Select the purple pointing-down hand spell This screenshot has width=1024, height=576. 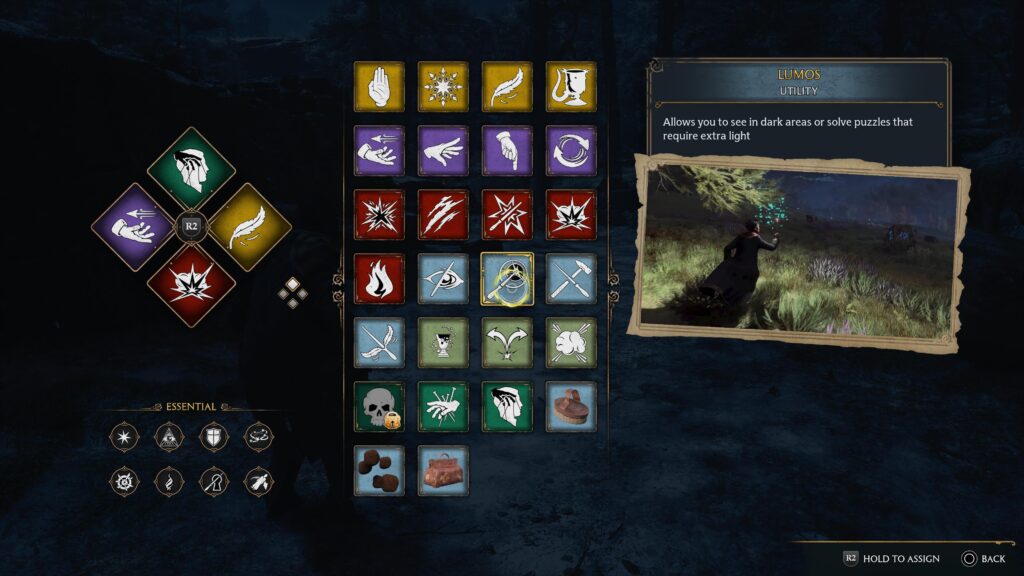507,151
